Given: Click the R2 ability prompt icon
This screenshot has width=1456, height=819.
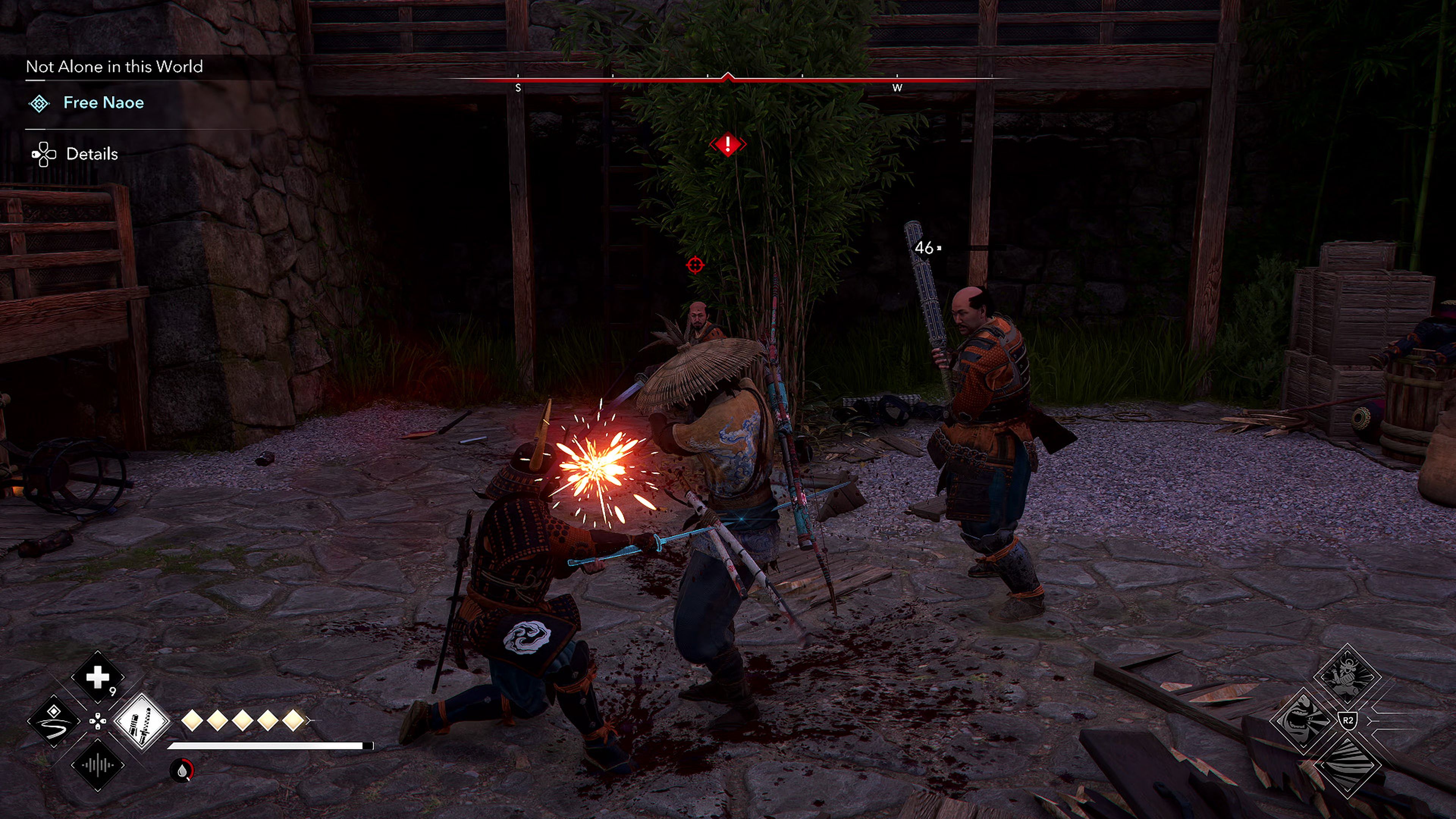Looking at the screenshot, I should click(x=1348, y=721).
